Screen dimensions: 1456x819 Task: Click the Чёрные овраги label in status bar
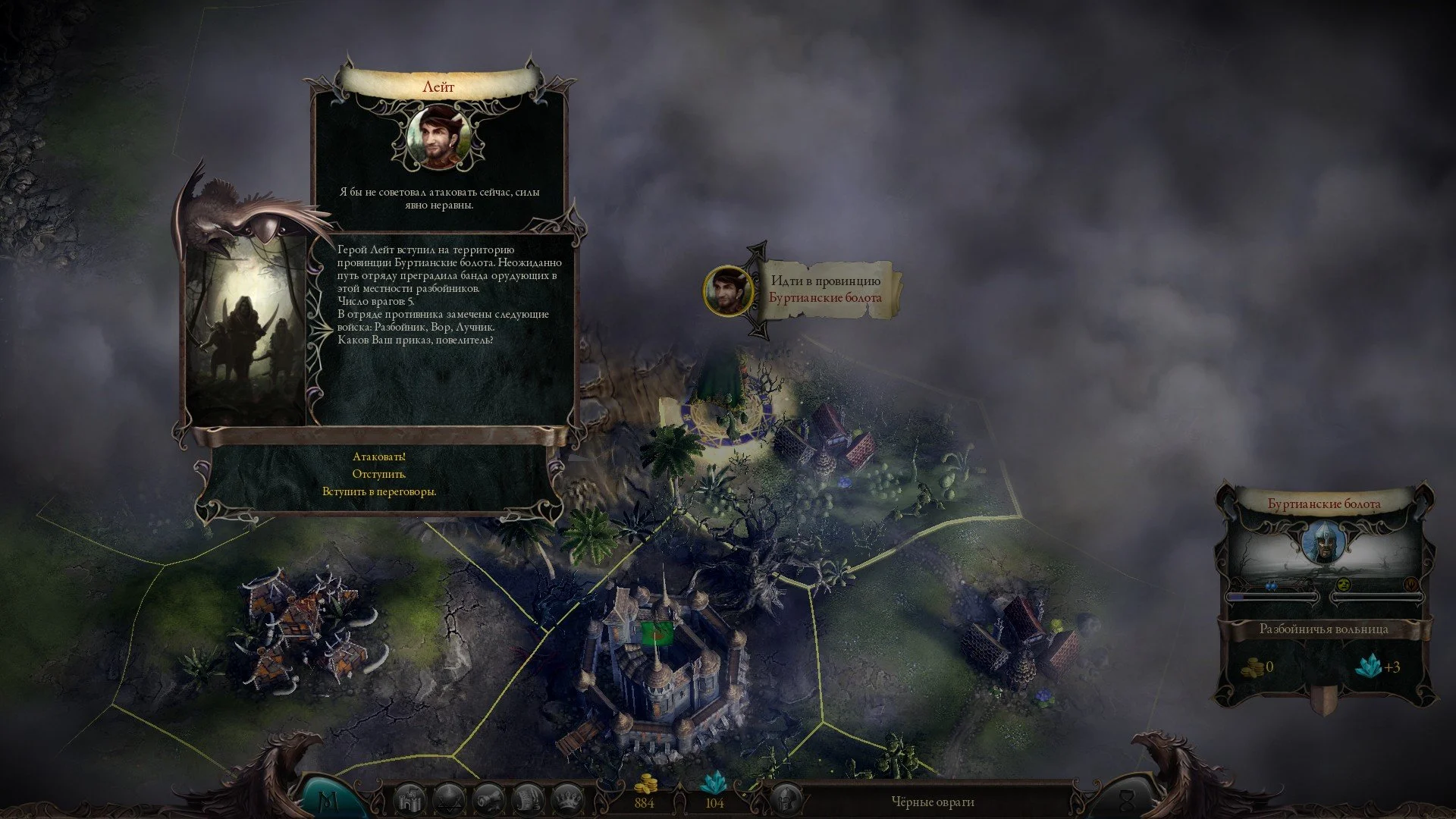[934, 800]
